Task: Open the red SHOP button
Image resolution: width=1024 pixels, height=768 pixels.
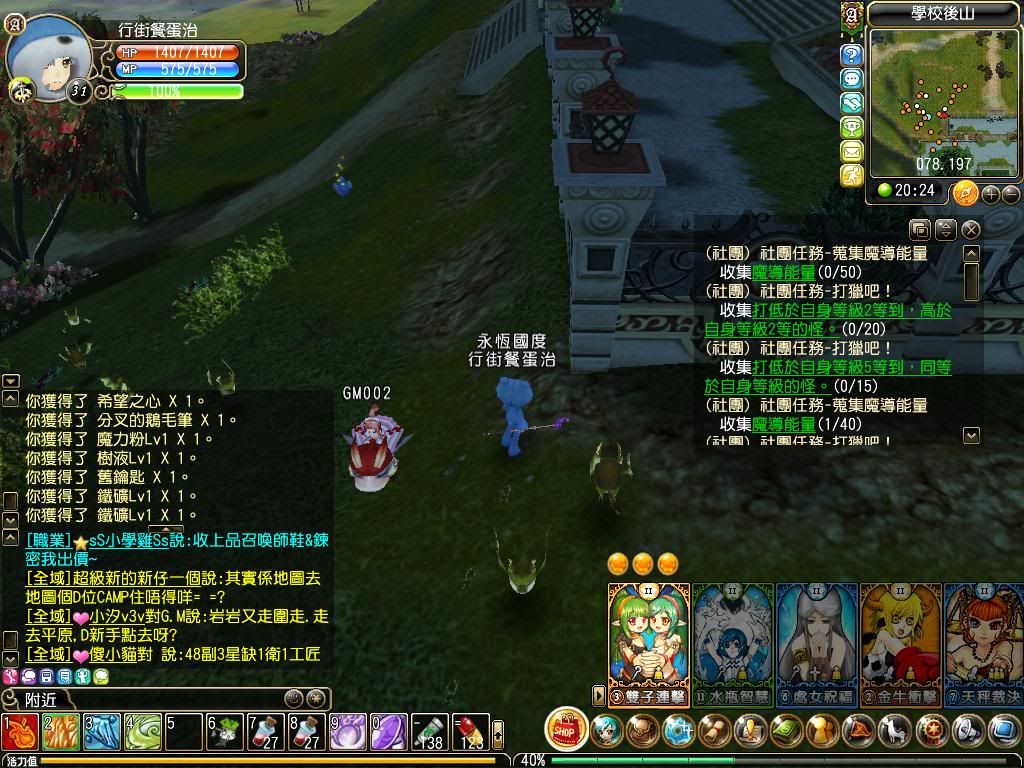Action: 566,730
